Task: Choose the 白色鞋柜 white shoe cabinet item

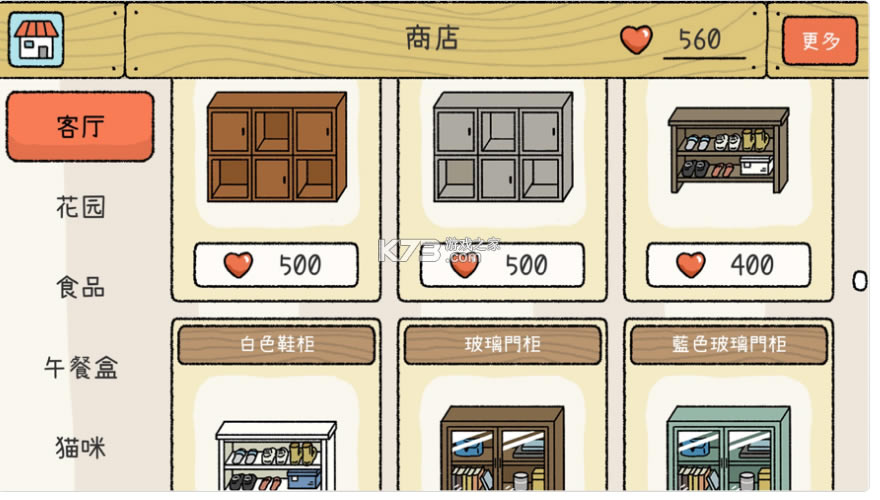Action: point(276,410)
